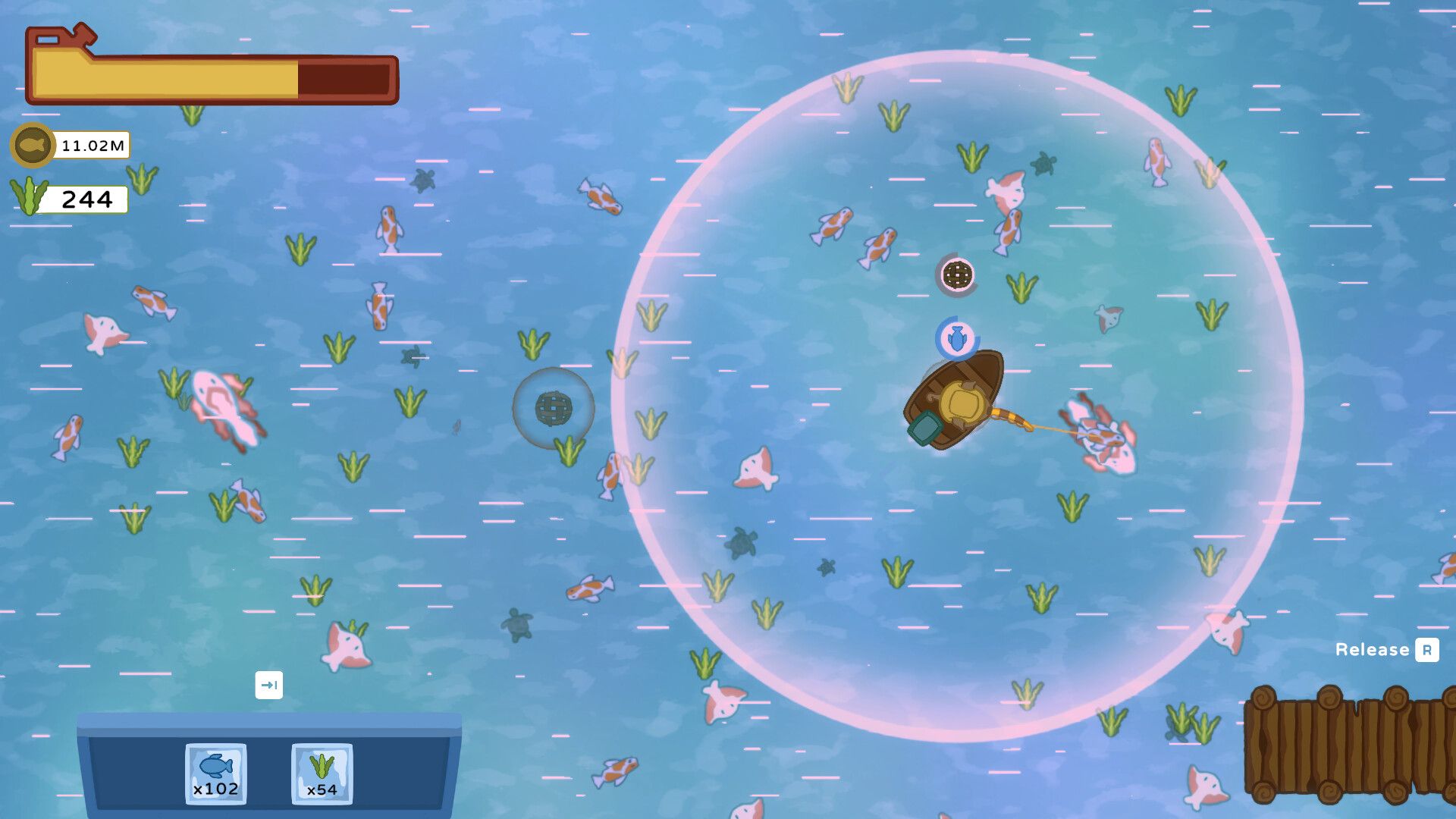This screenshot has width=1456, height=819.
Task: Select the seaweed inventory slot showing x54
Action: tap(323, 773)
